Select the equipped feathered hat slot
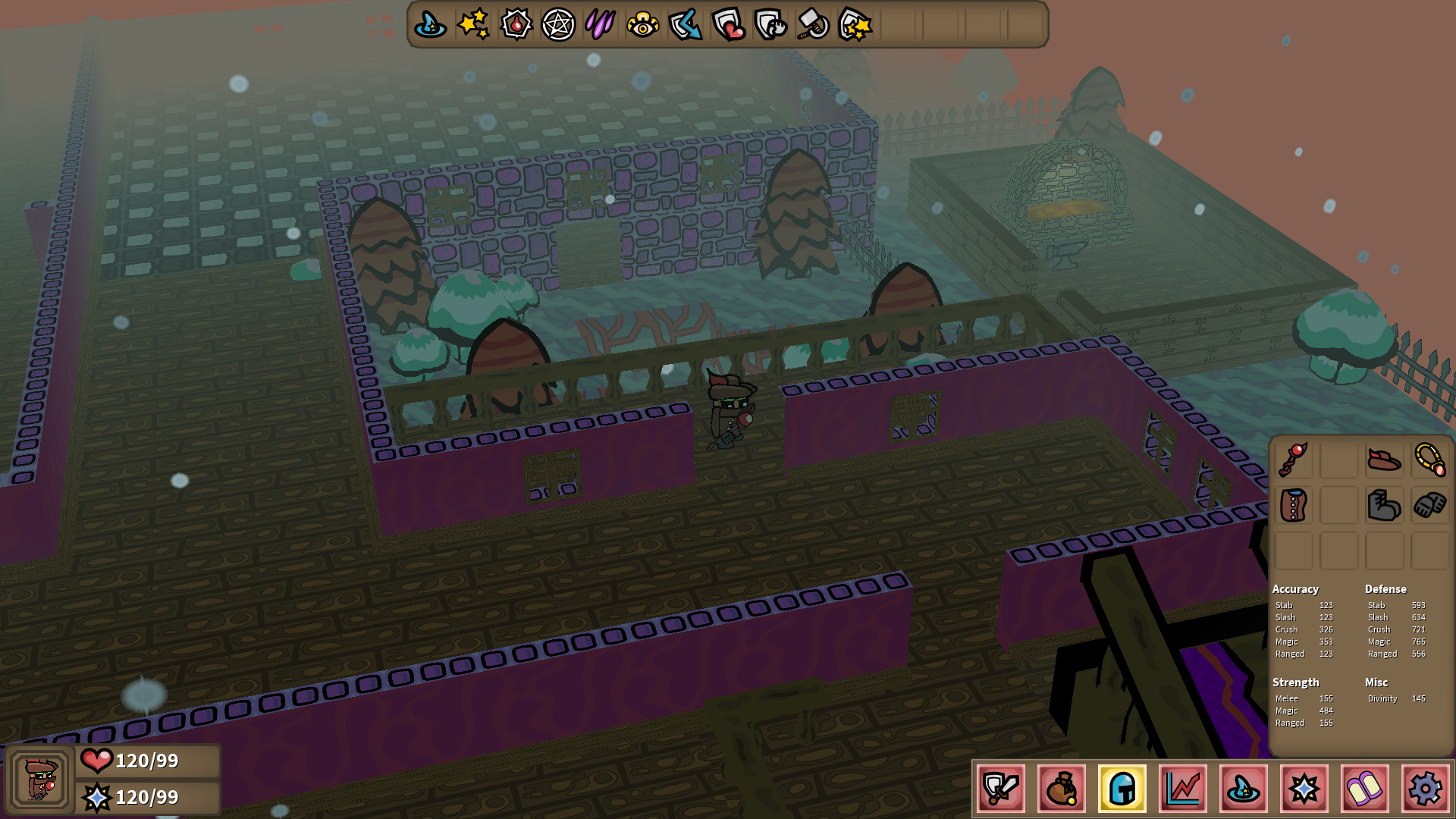Screen dimensions: 1456x819 (1384, 460)
